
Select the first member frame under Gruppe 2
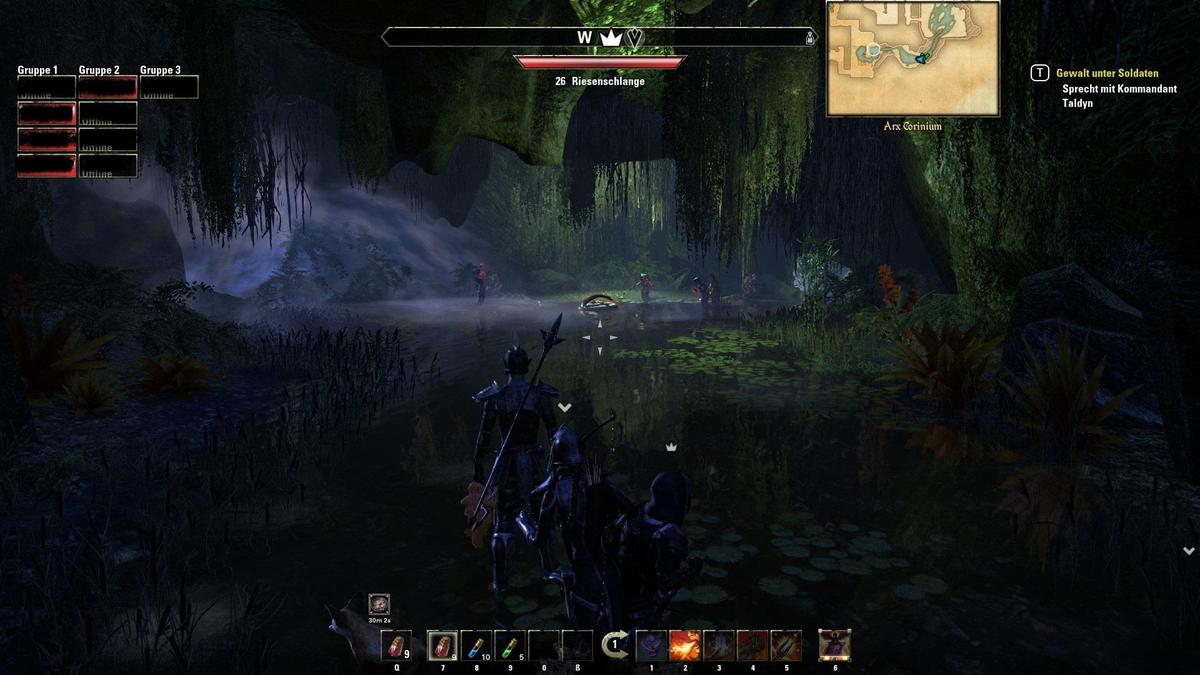tap(108, 88)
